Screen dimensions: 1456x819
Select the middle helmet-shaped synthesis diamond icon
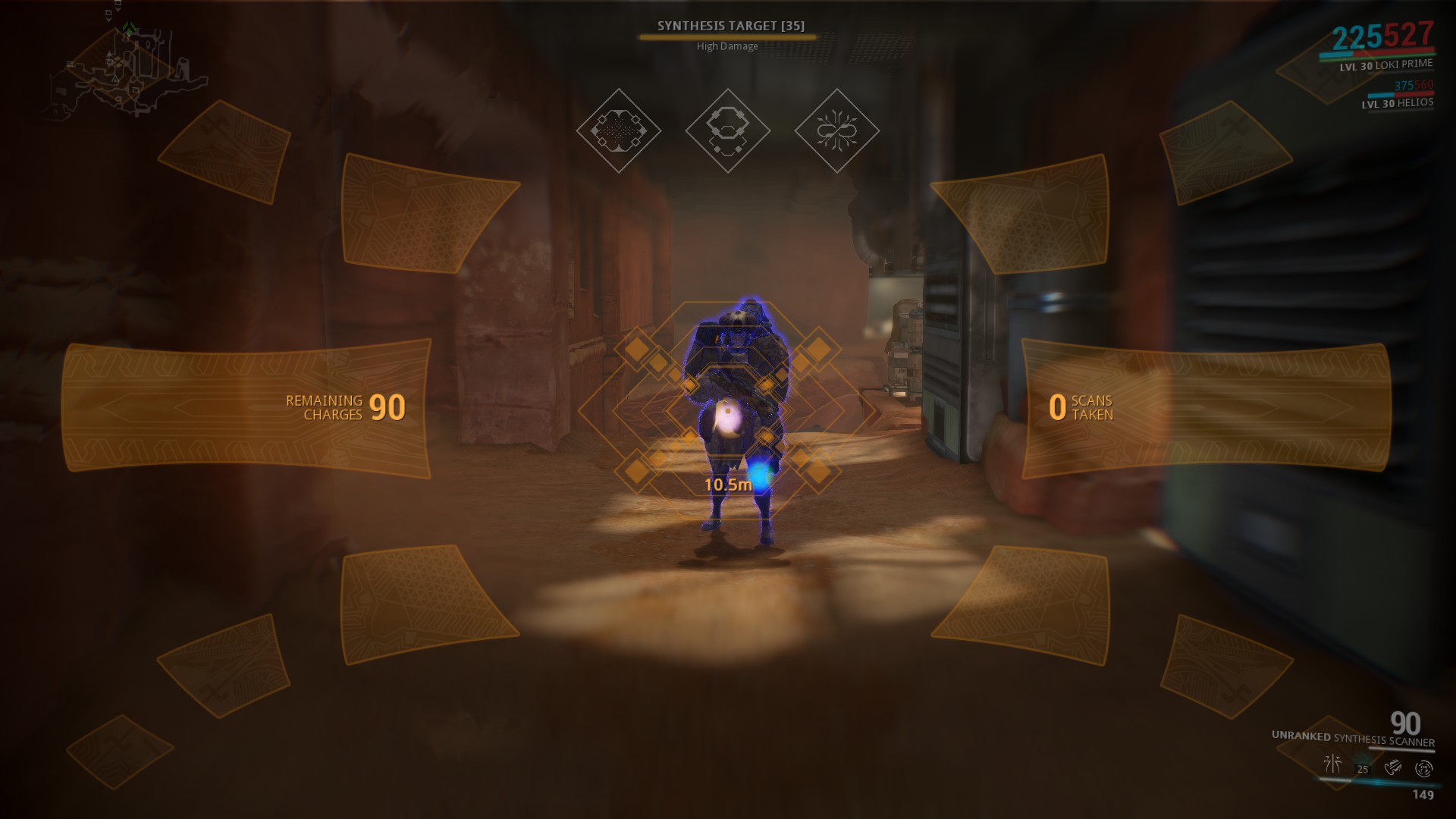pyautogui.click(x=727, y=130)
